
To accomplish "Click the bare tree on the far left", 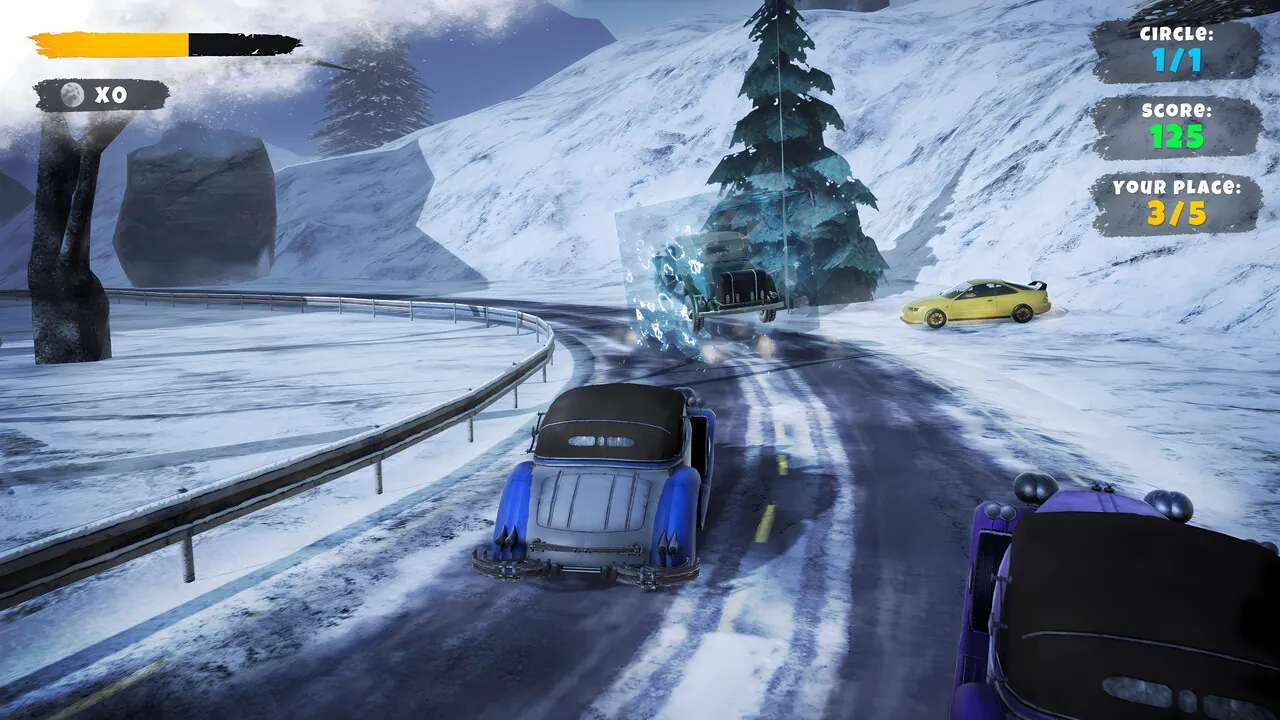I will click(60, 230).
